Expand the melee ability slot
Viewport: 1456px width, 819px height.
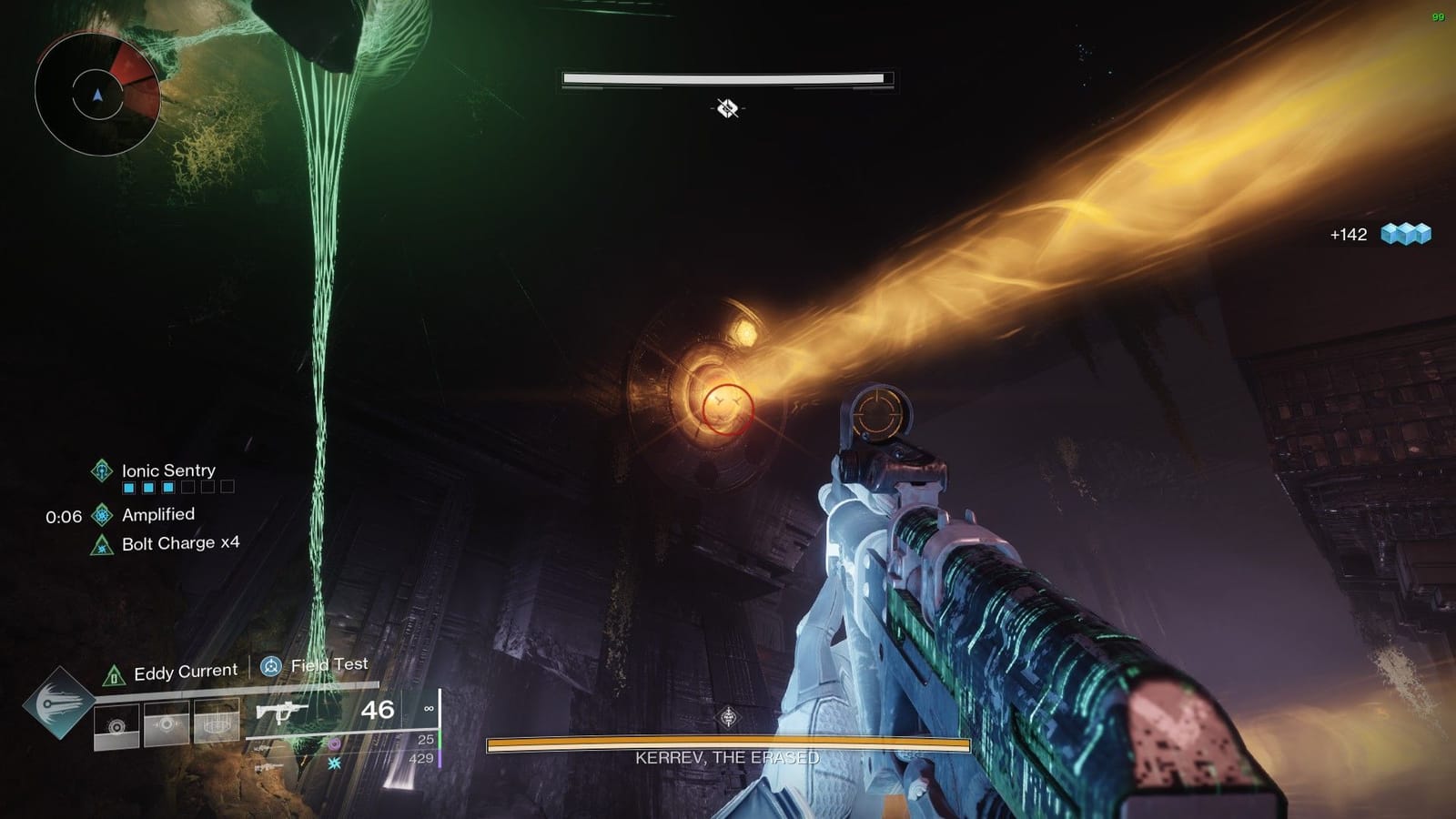pos(166,723)
